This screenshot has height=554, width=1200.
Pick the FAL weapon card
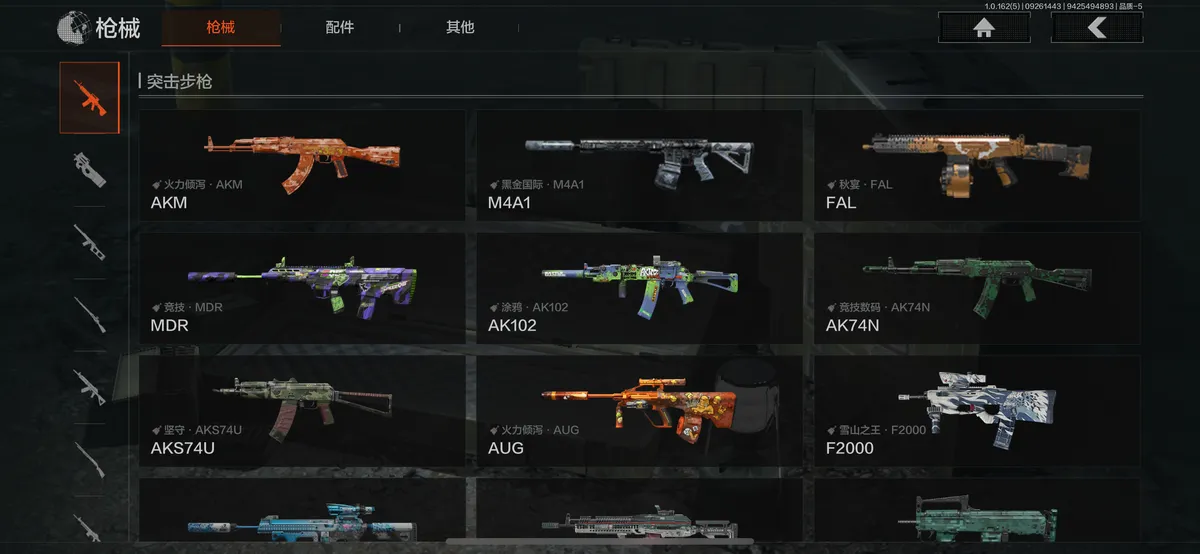977,165
